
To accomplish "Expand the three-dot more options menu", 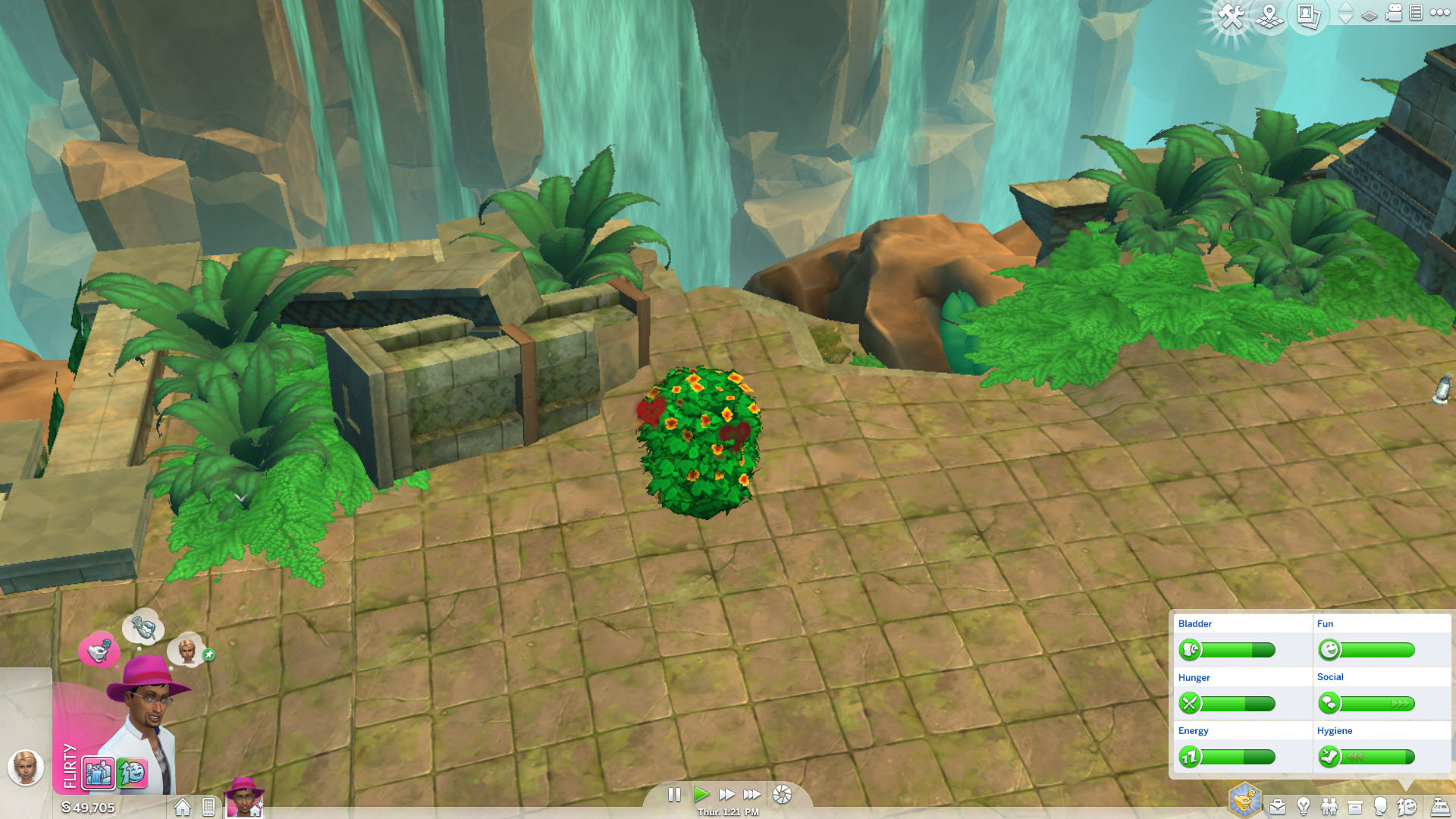I will pos(1439,14).
